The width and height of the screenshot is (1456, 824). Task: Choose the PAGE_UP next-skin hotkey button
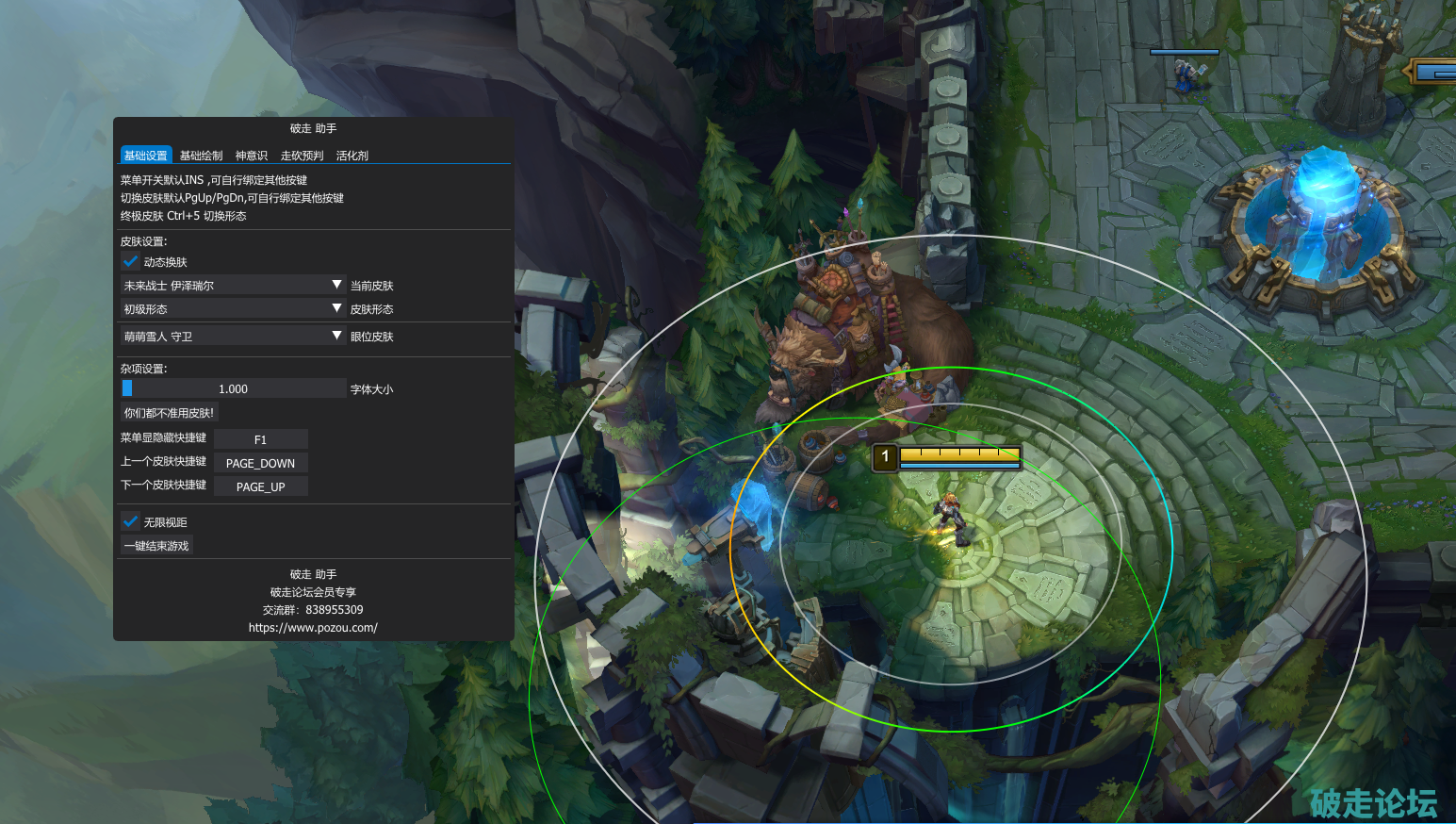[261, 486]
